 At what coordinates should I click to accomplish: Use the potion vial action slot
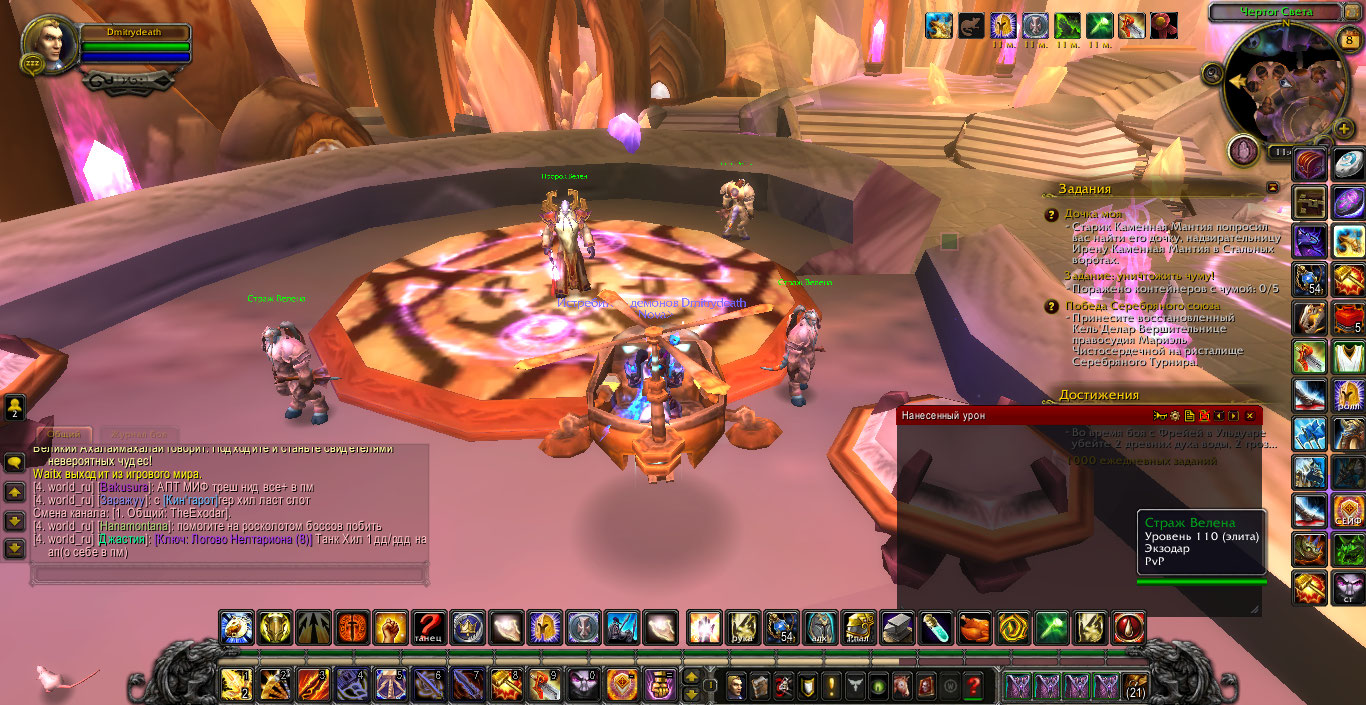coord(936,628)
